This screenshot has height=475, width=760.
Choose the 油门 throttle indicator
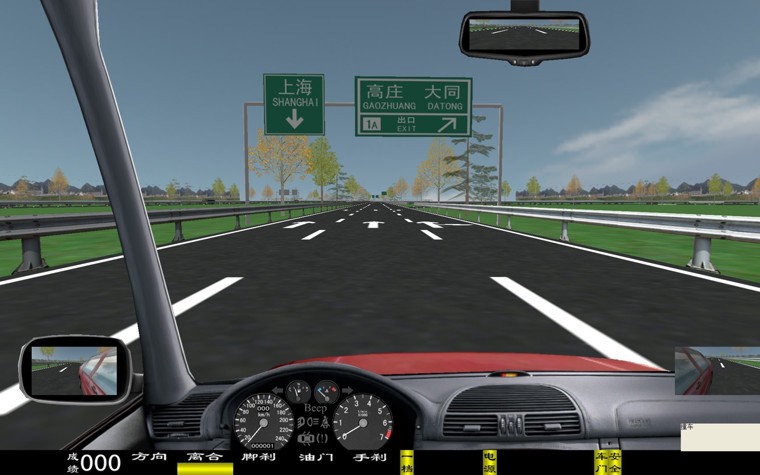tap(315, 457)
